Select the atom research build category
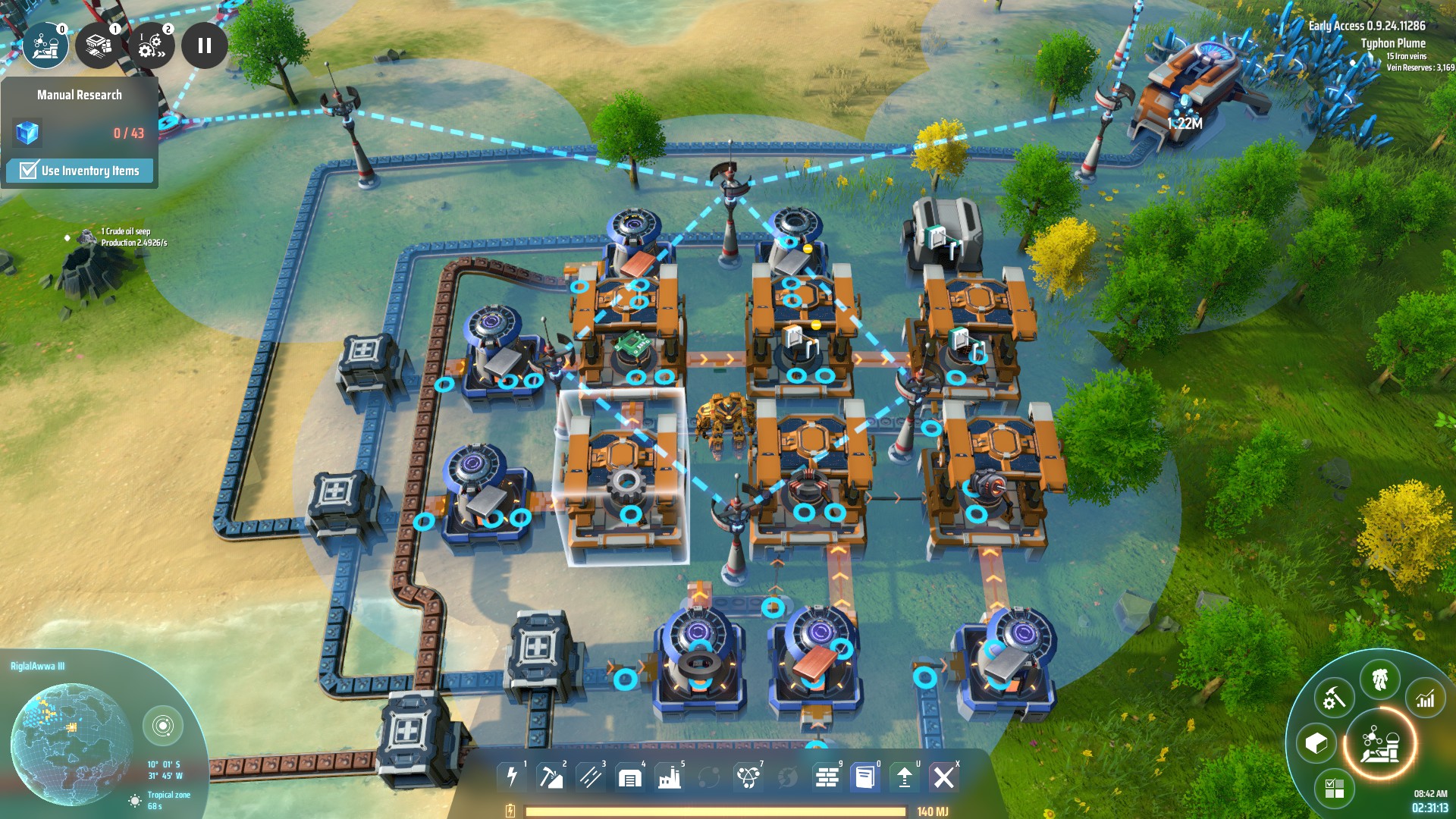Image resolution: width=1456 pixels, height=819 pixels. [748, 777]
